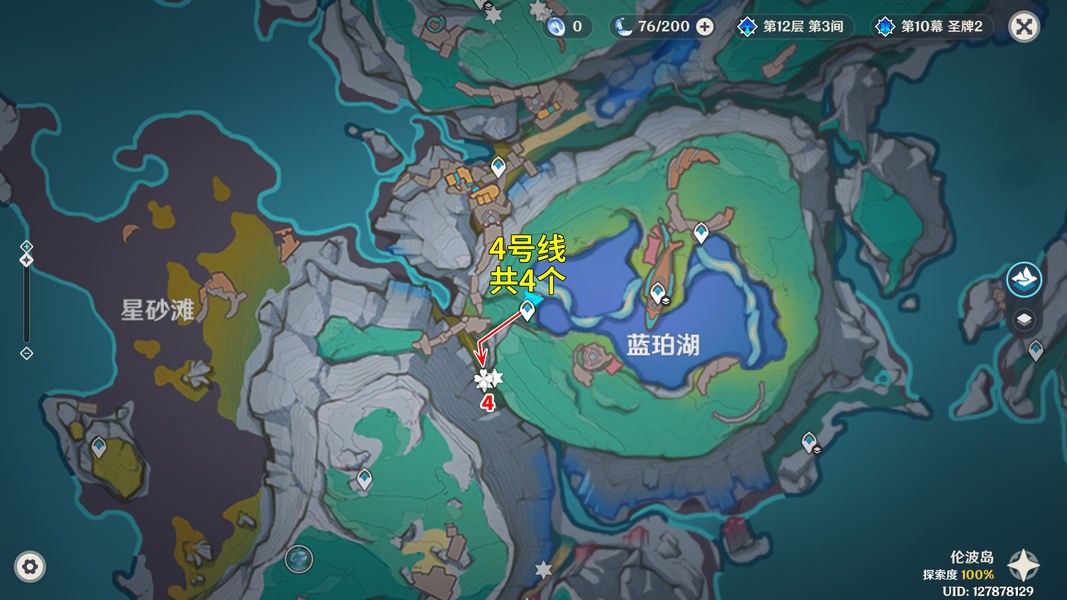This screenshot has height=600, width=1067.
Task: Switch to the stacked layers view button
Action: (1024, 320)
